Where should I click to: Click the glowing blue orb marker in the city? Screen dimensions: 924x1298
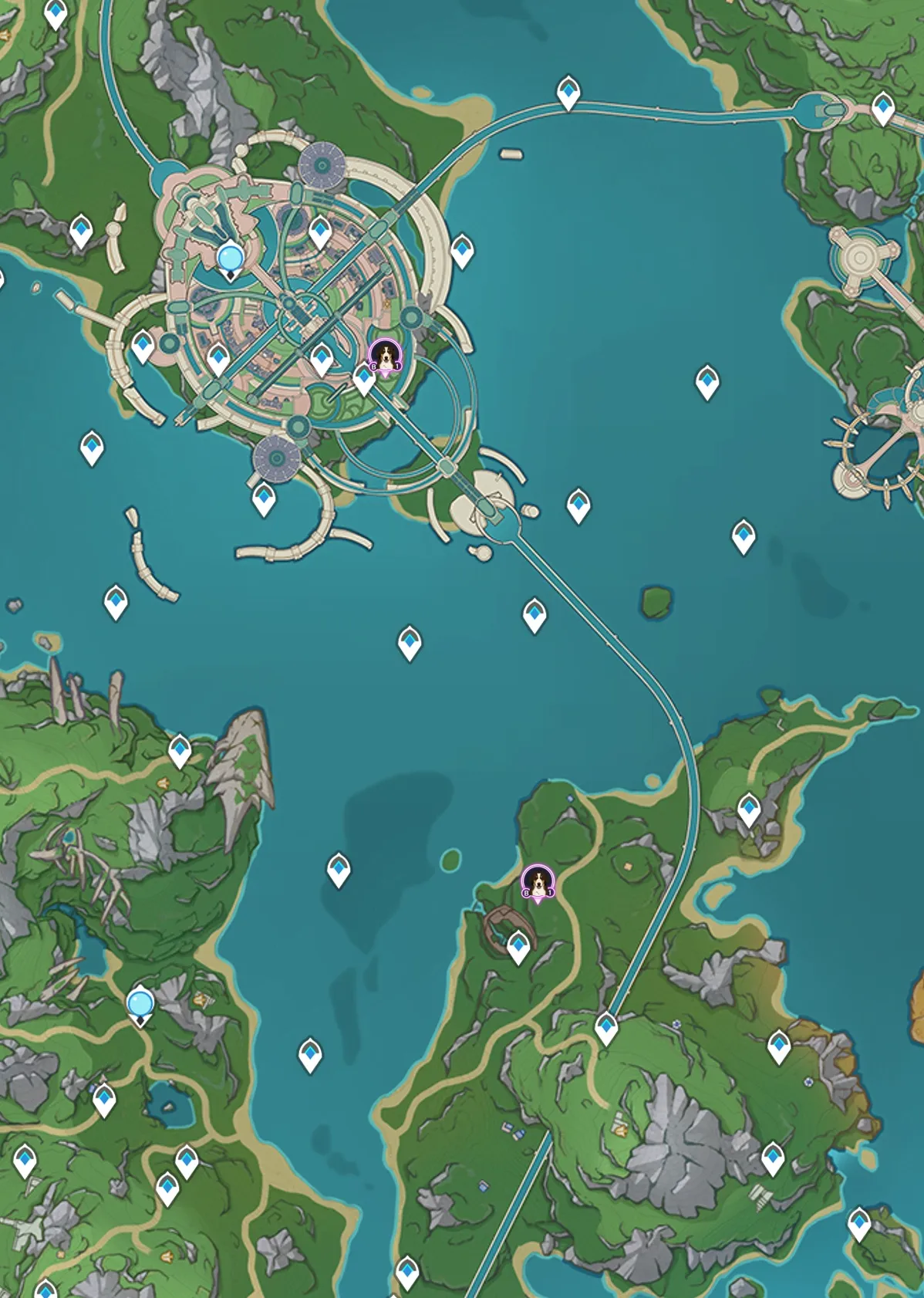point(231,258)
